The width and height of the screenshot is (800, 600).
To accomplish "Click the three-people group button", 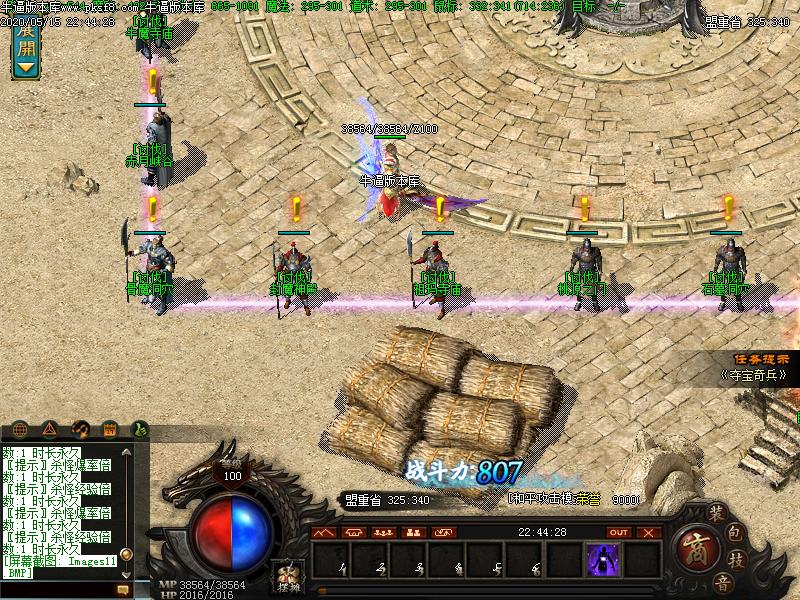I will 381,532.
